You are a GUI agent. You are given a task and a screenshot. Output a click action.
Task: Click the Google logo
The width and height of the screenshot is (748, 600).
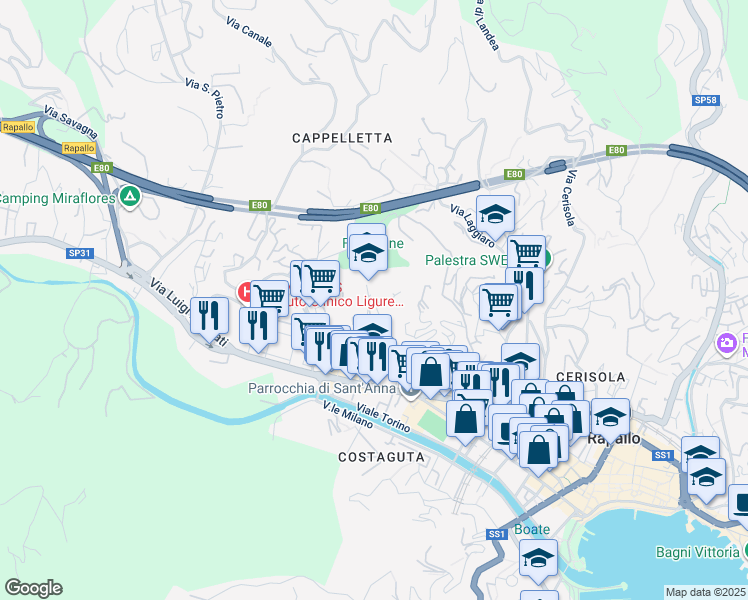pyautogui.click(x=33, y=588)
